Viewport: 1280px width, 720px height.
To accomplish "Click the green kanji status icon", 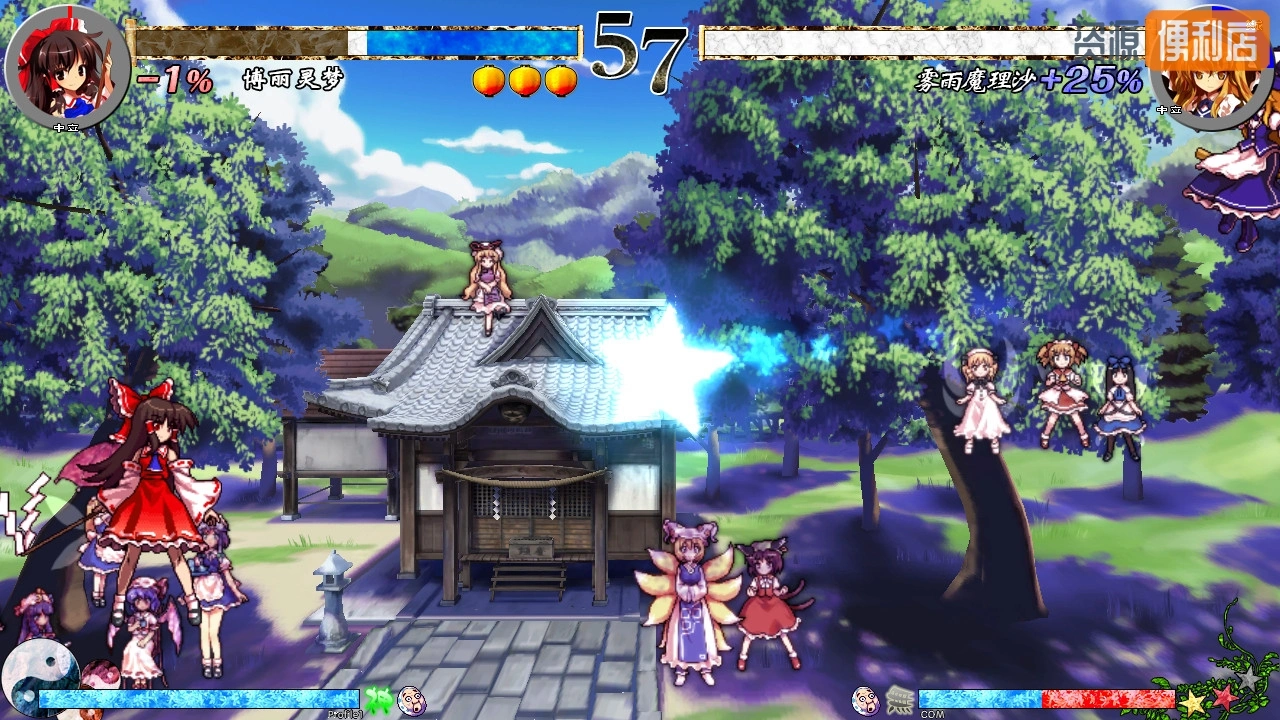I will point(378,699).
